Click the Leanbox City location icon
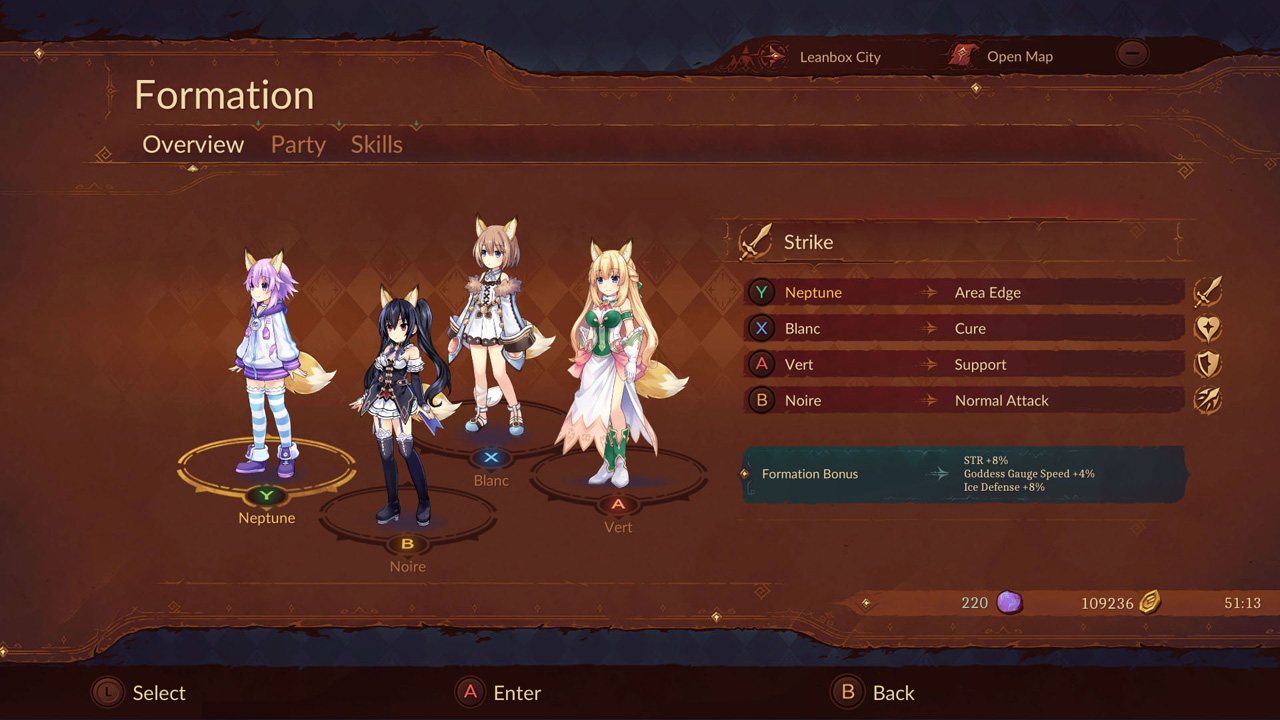Viewport: 1280px width, 720px height. (772, 57)
